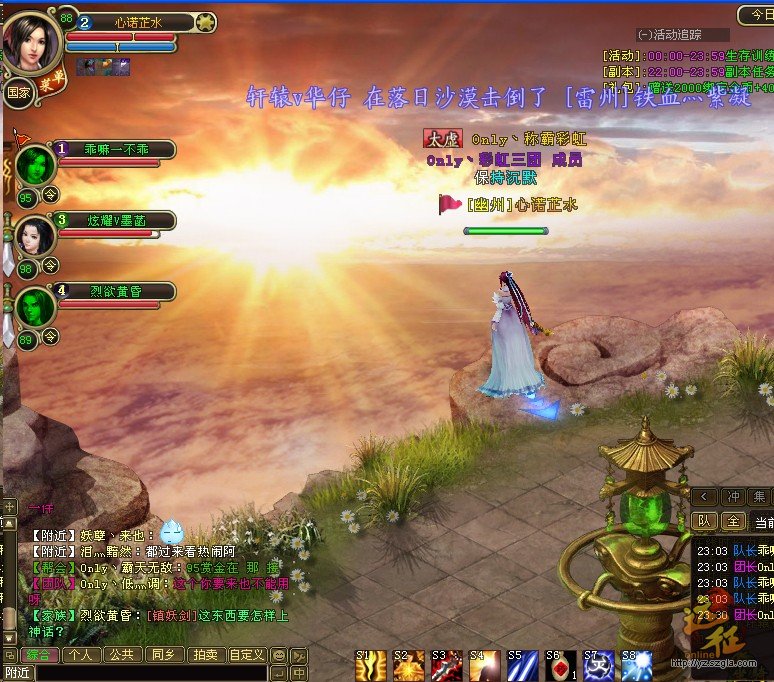Select your own character portrait
774x682 pixels.
pos(31,40)
